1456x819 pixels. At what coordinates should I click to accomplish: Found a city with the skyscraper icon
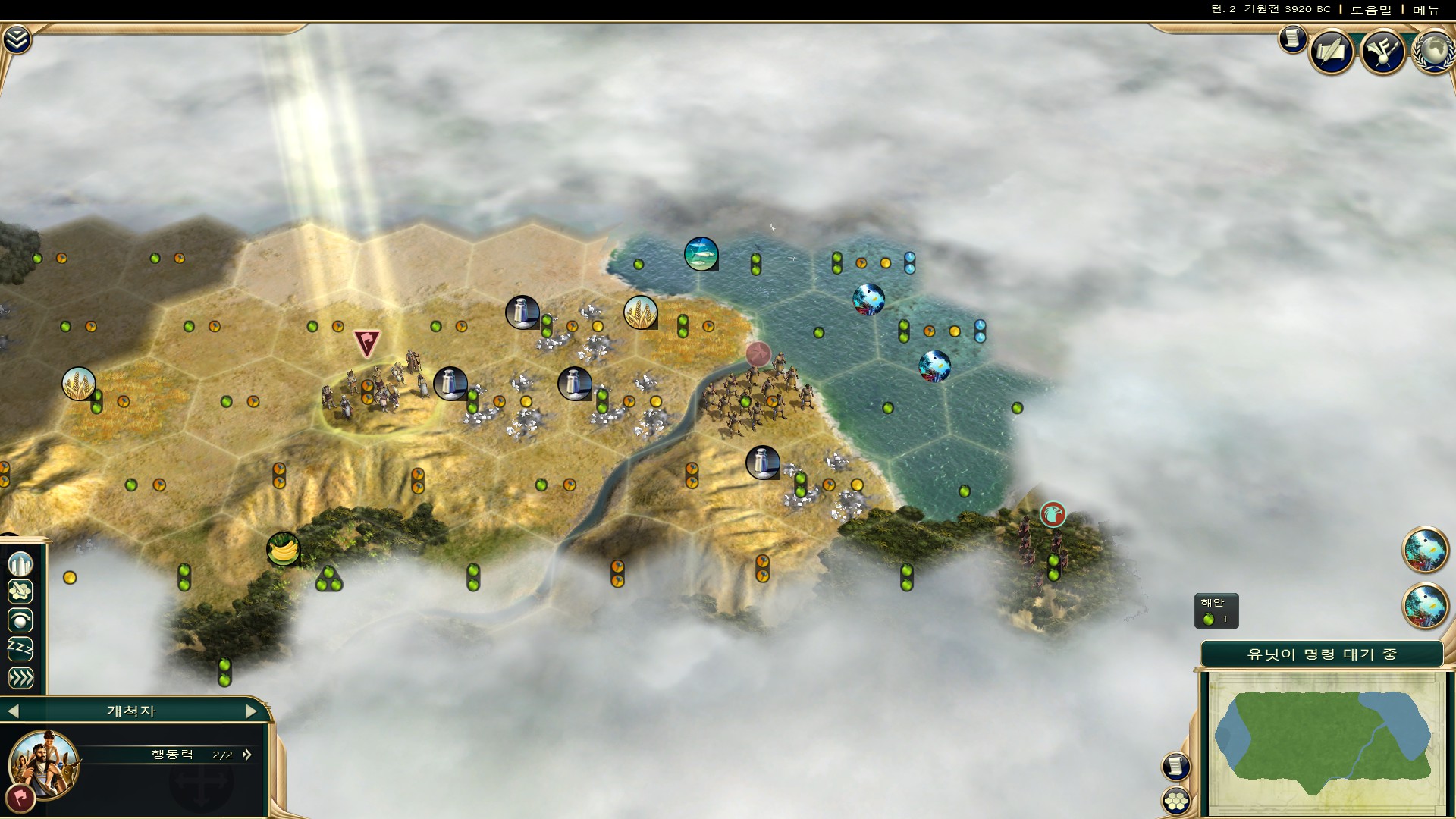point(20,563)
